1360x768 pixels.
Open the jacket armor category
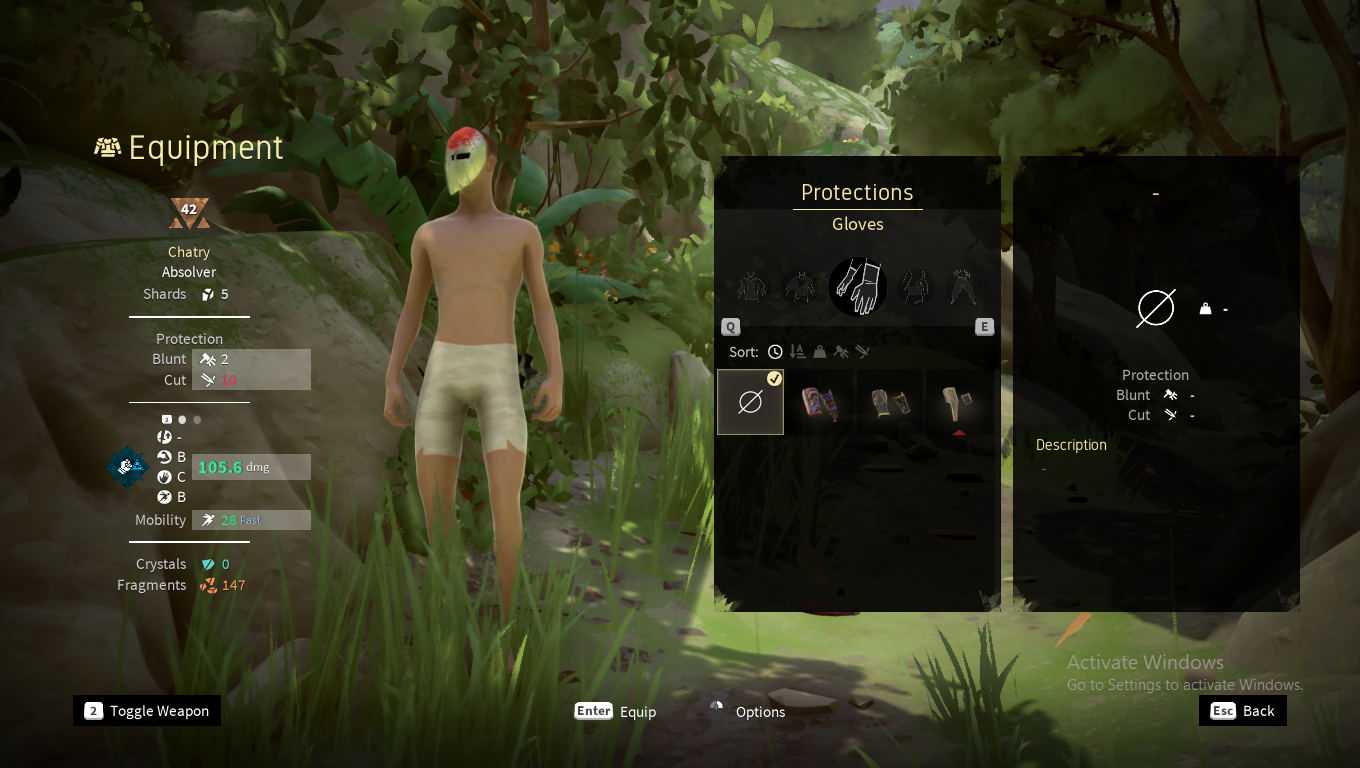(x=752, y=287)
